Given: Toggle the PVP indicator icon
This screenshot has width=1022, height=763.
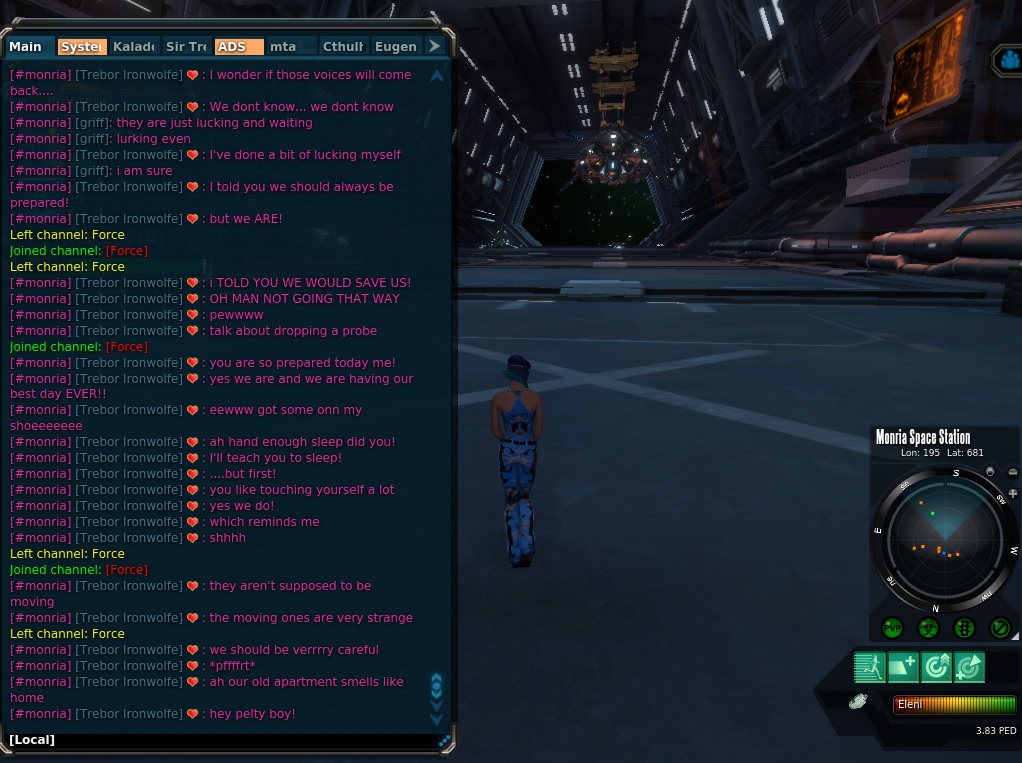Looking at the screenshot, I should coord(892,628).
